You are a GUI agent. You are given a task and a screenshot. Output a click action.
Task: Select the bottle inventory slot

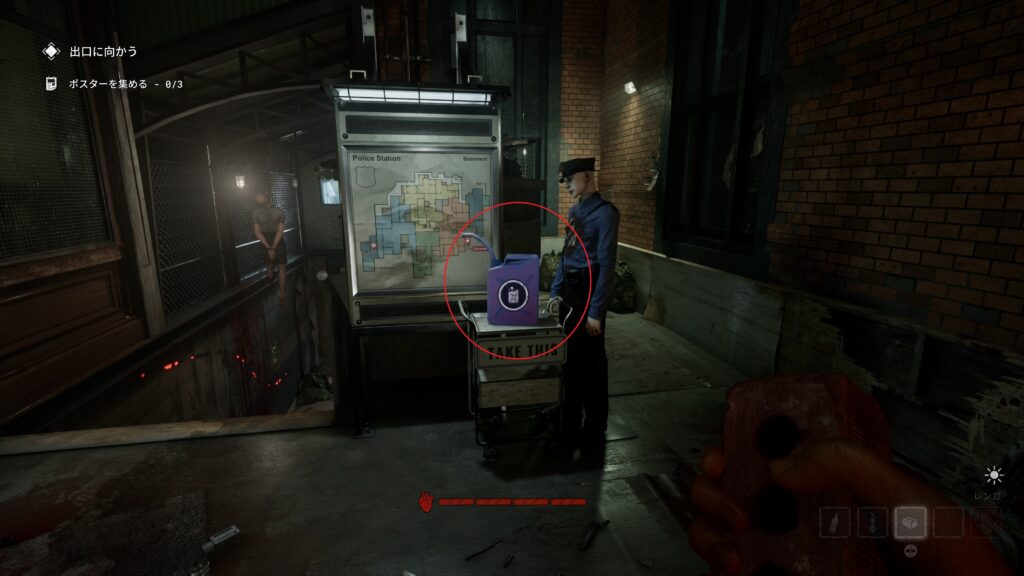point(834,522)
